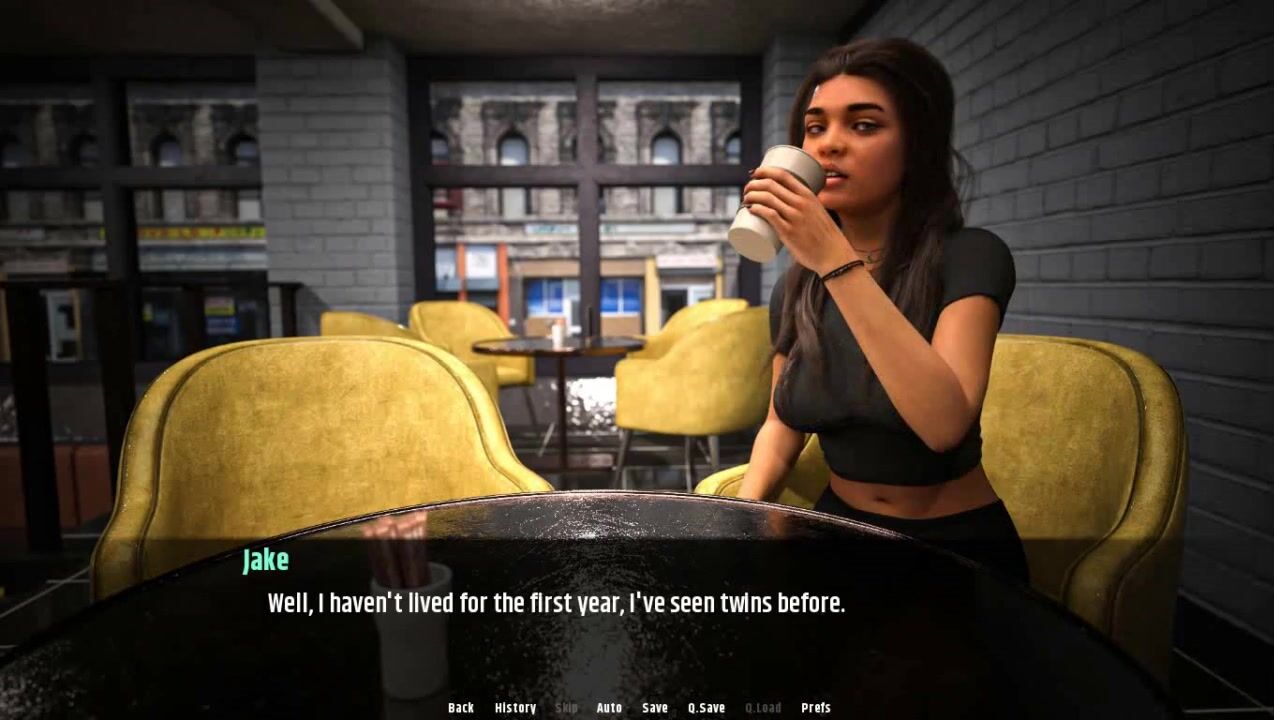Click the Q.Load quick load button

coord(763,708)
